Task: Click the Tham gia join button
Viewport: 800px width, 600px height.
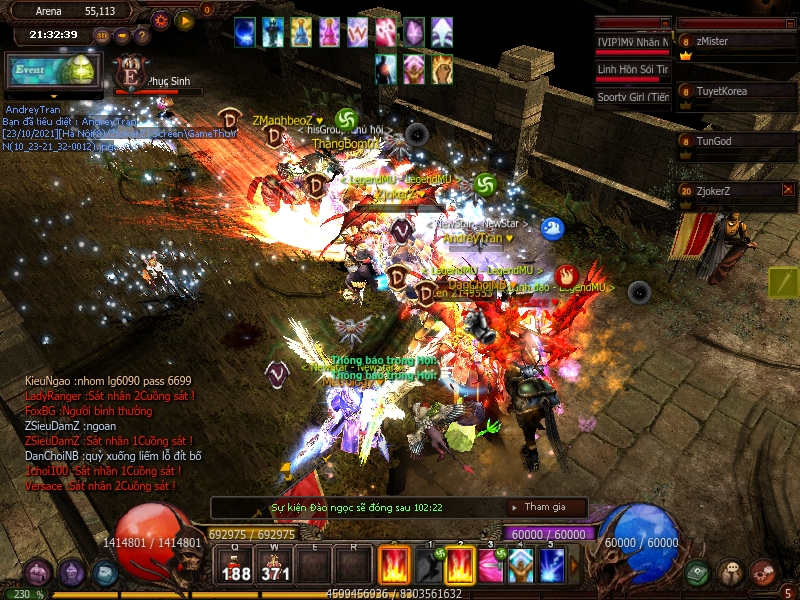Action: pyautogui.click(x=545, y=507)
